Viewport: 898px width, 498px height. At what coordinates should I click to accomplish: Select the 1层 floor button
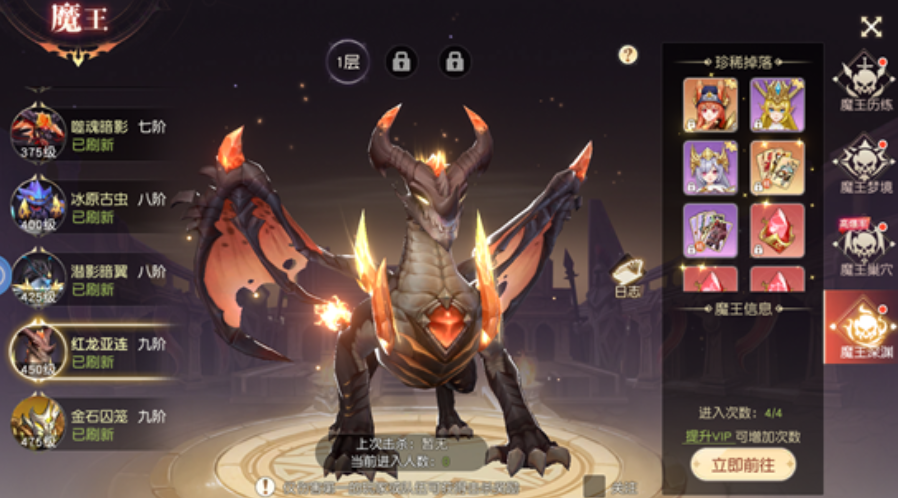coord(348,62)
